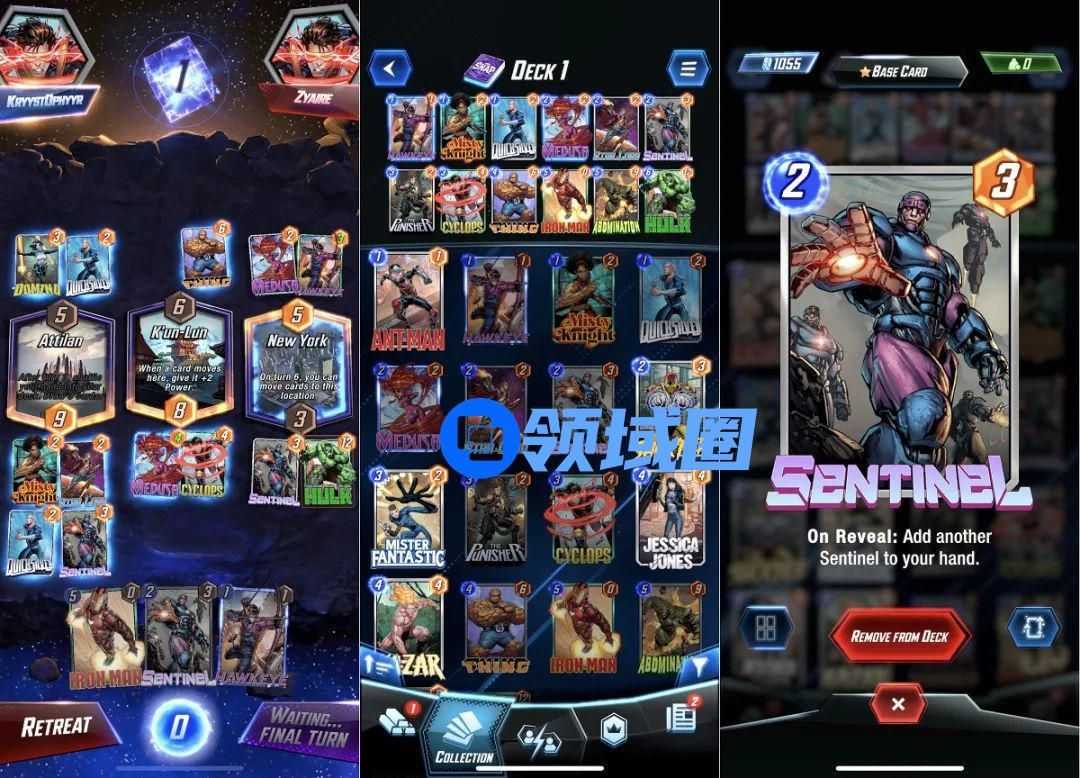Image resolution: width=1080 pixels, height=778 pixels.
Task: Remove Sentinel from the deck
Action: (898, 636)
